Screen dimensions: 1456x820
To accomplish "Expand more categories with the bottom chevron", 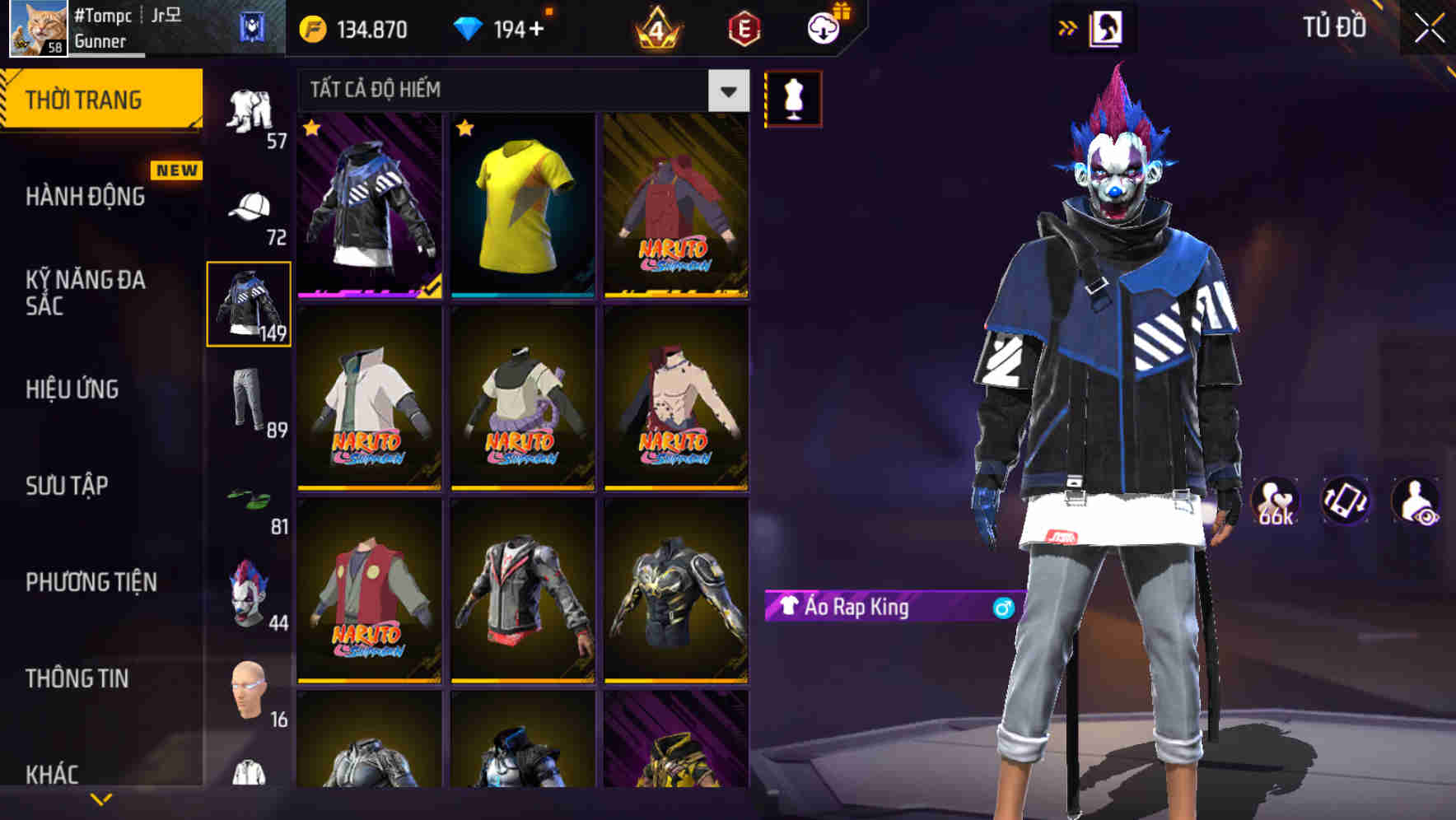I will [x=102, y=799].
